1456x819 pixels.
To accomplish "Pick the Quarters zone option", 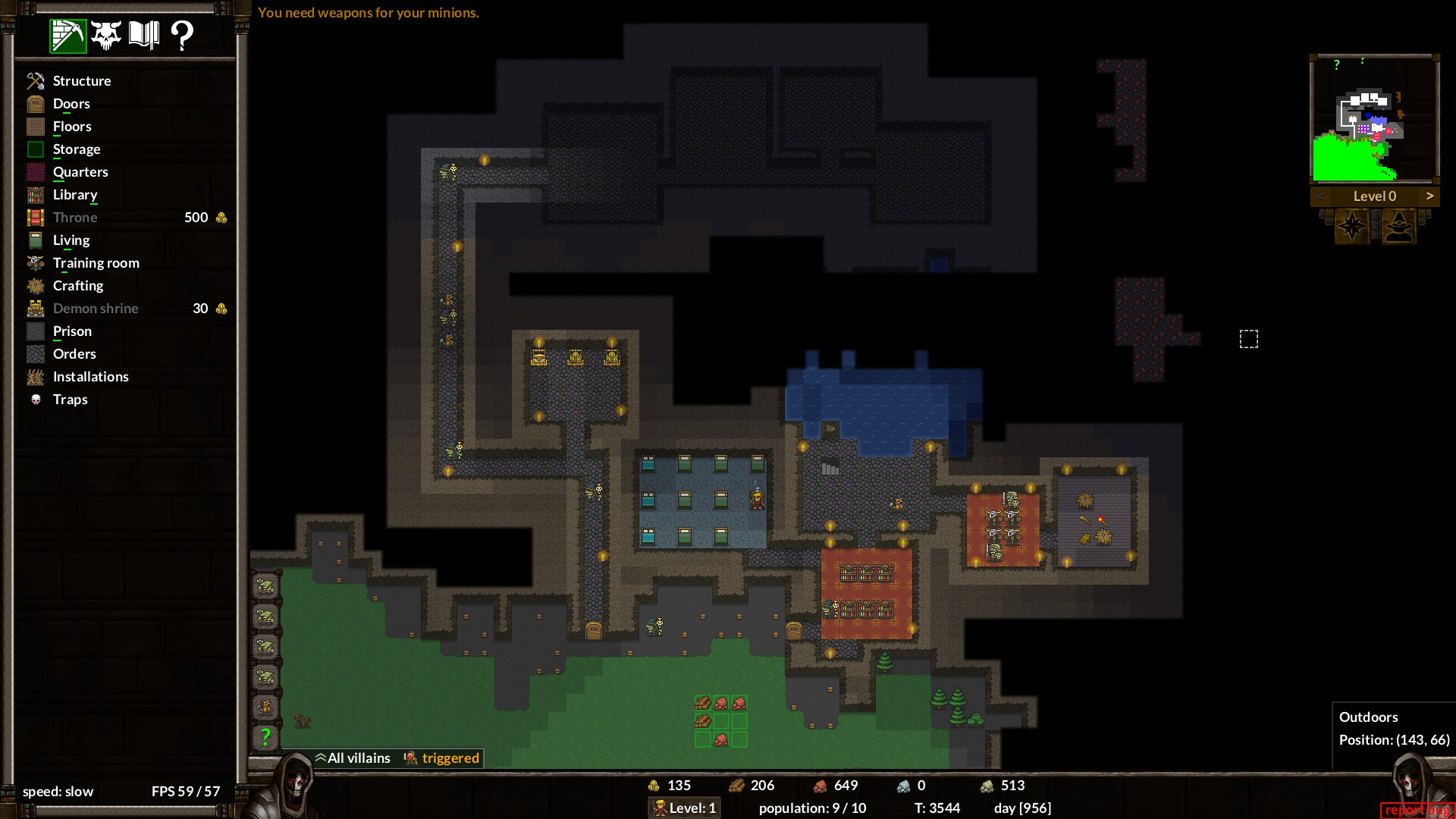I will point(80,172).
